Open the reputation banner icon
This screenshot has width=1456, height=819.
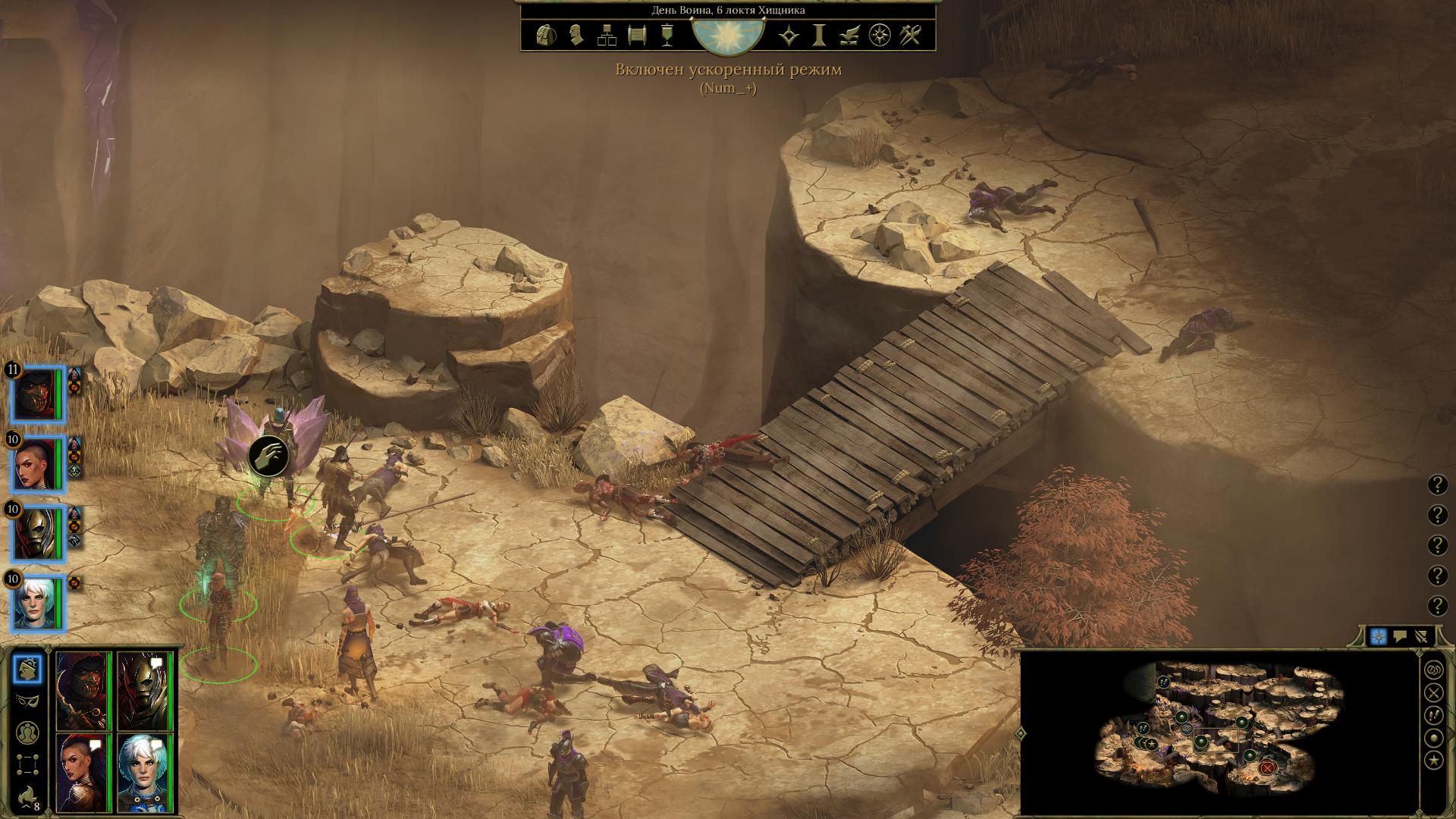(667, 35)
